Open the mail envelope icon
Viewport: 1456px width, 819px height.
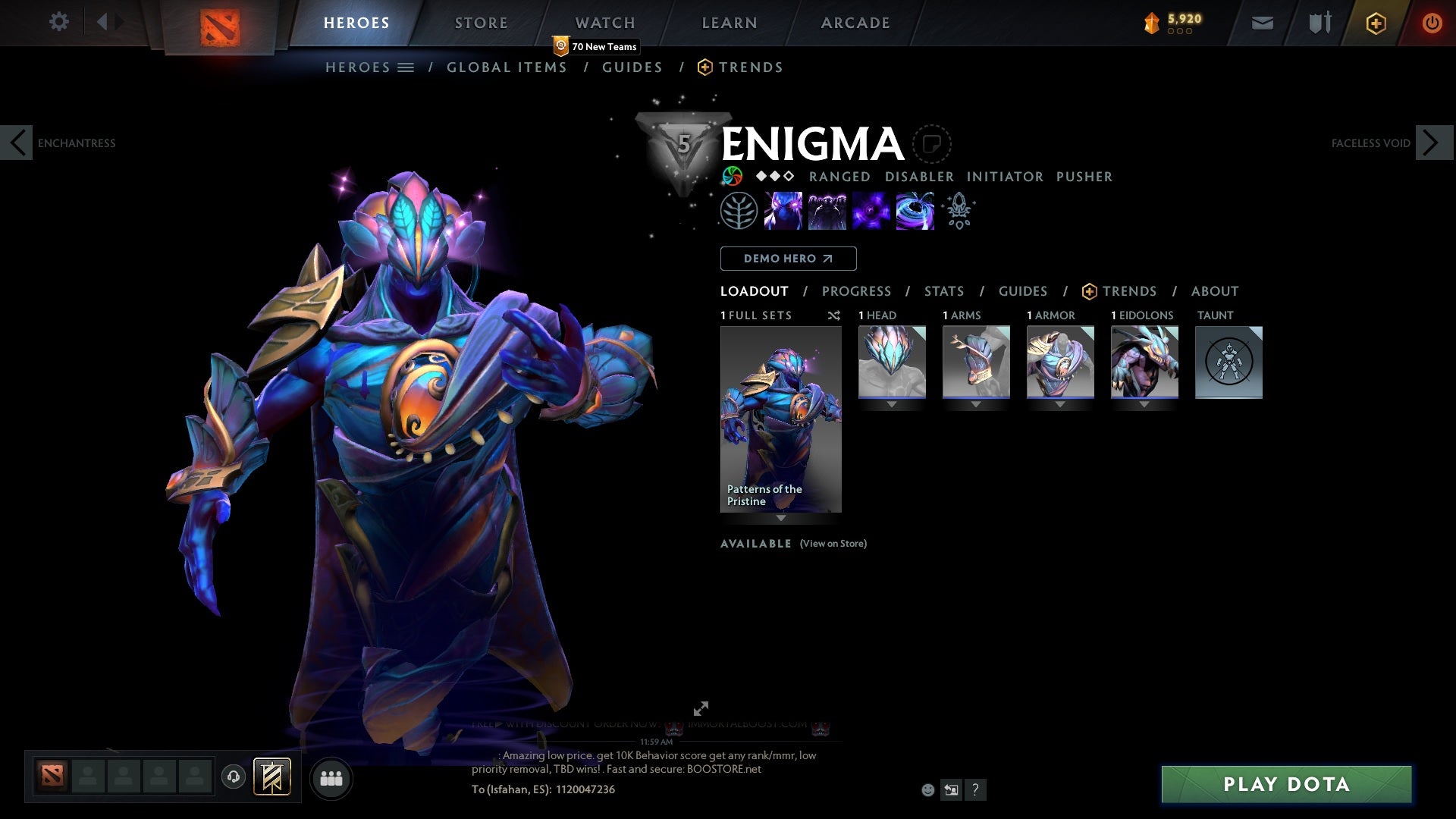point(1261,23)
